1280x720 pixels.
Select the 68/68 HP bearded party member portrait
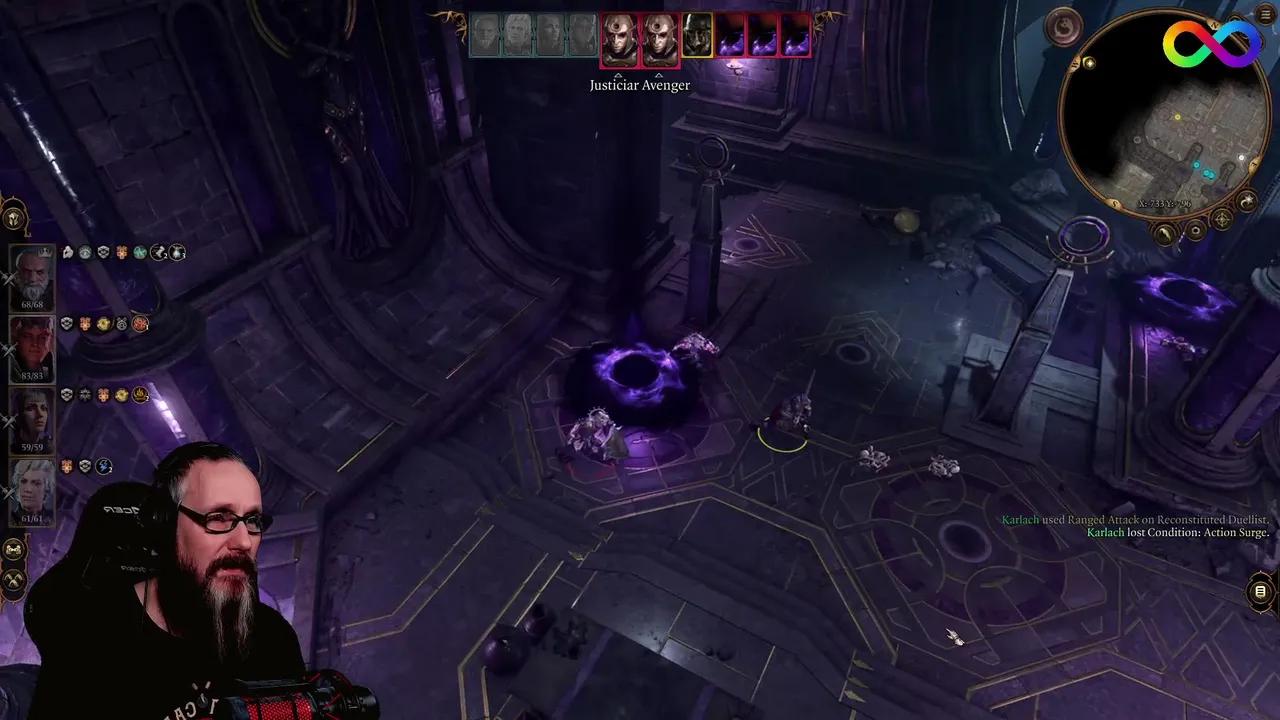[x=32, y=275]
